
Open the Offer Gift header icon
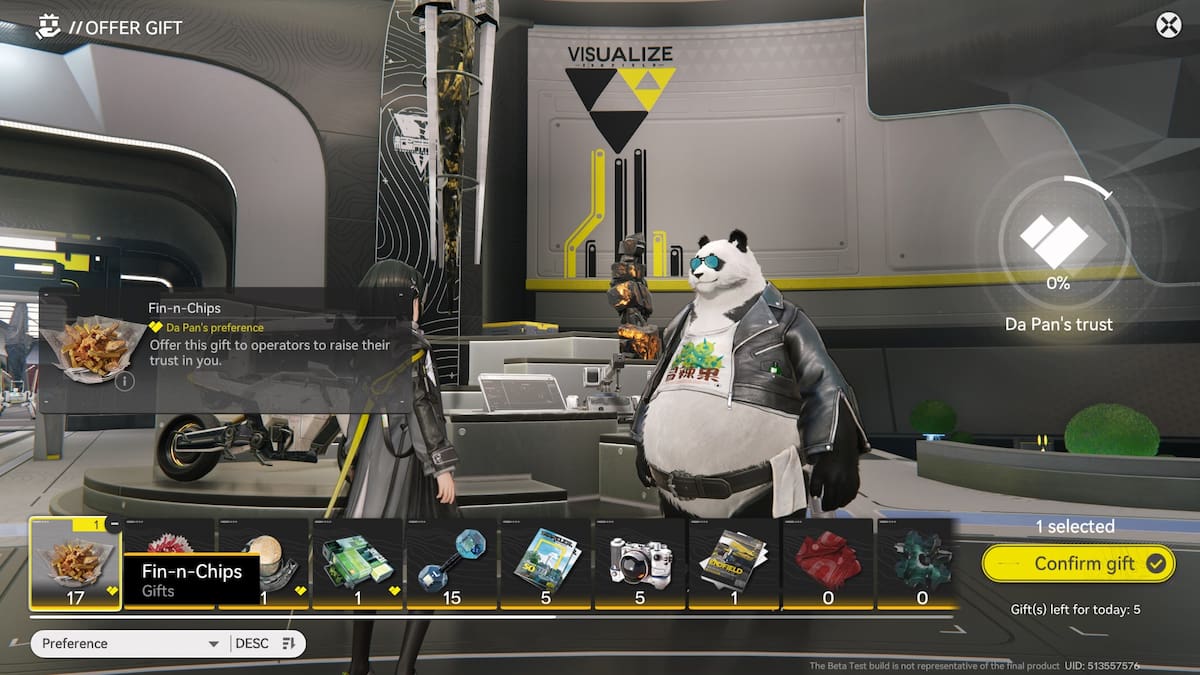pyautogui.click(x=47, y=27)
